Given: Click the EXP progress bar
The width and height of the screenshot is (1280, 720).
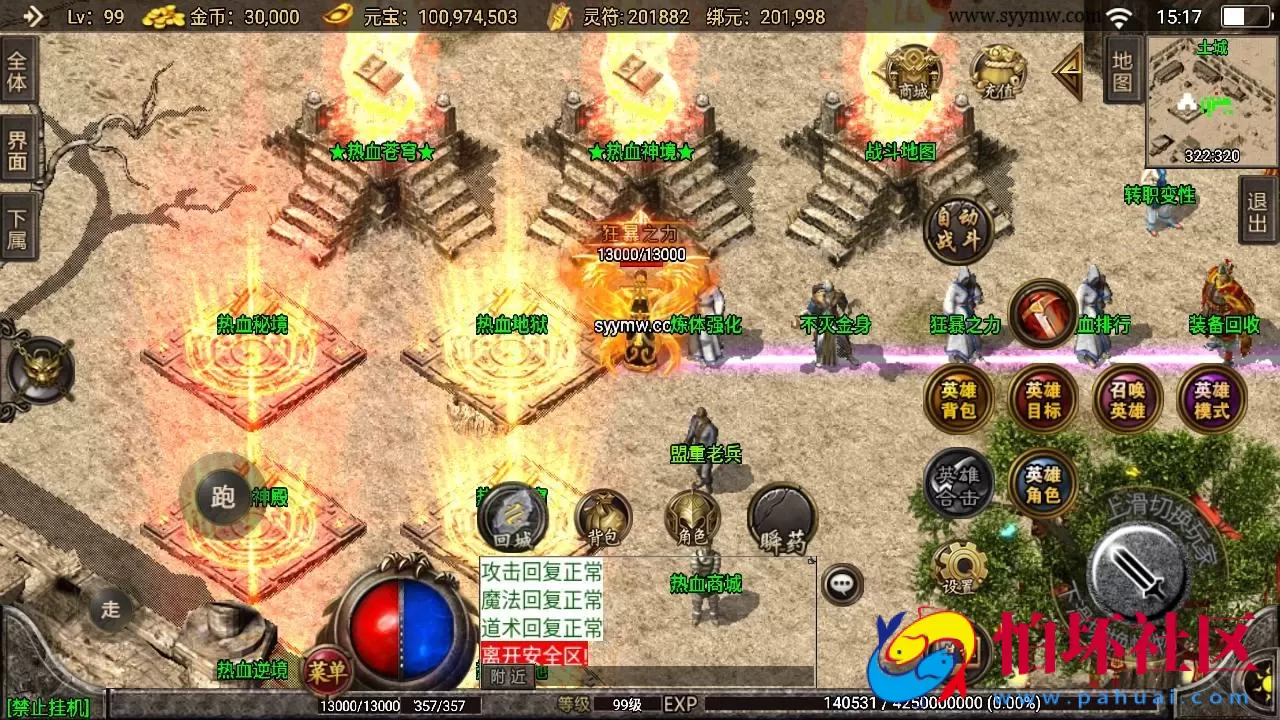Looking at the screenshot, I should point(900,704).
